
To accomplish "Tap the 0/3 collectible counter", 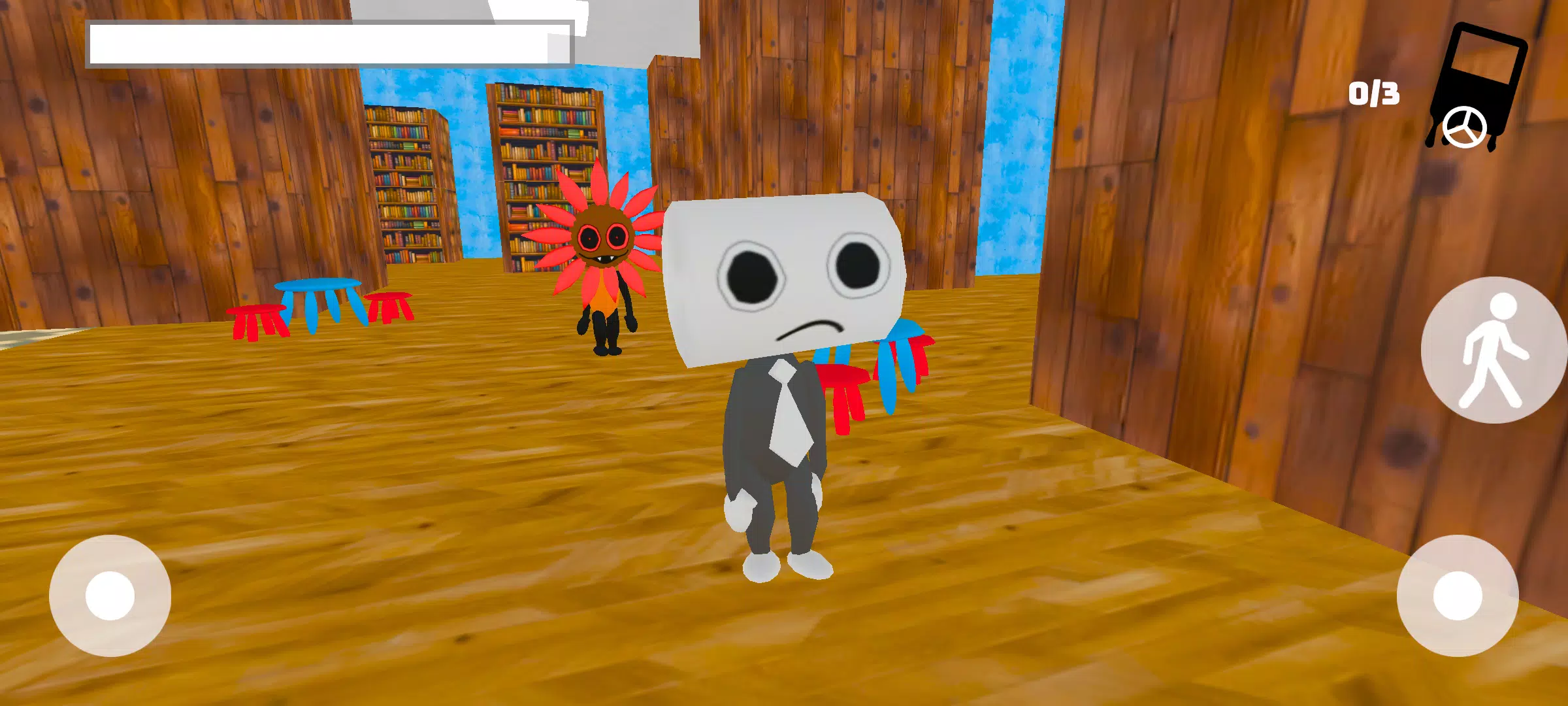I will tap(1373, 93).
